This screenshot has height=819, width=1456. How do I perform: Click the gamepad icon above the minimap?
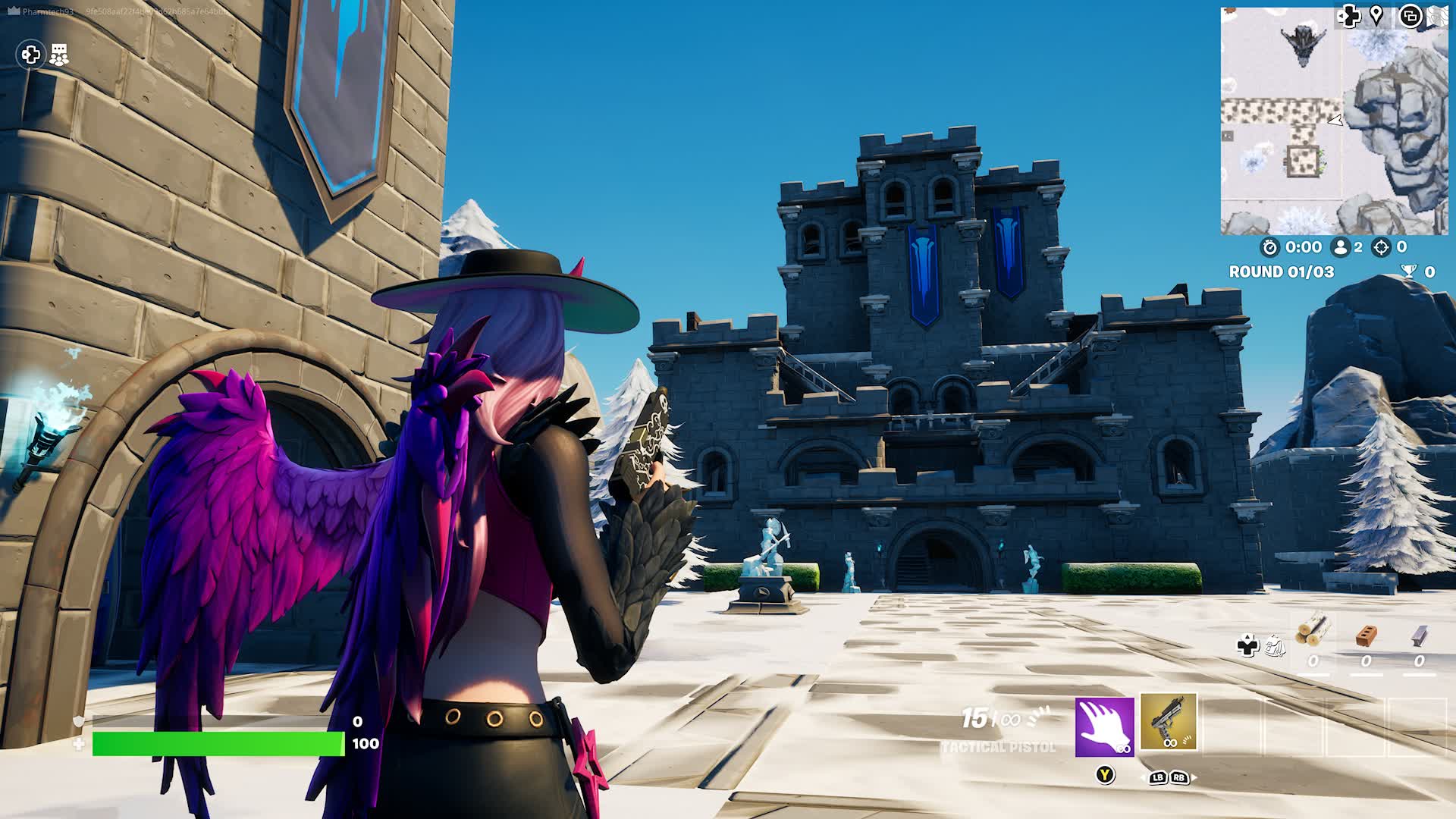(x=1351, y=17)
